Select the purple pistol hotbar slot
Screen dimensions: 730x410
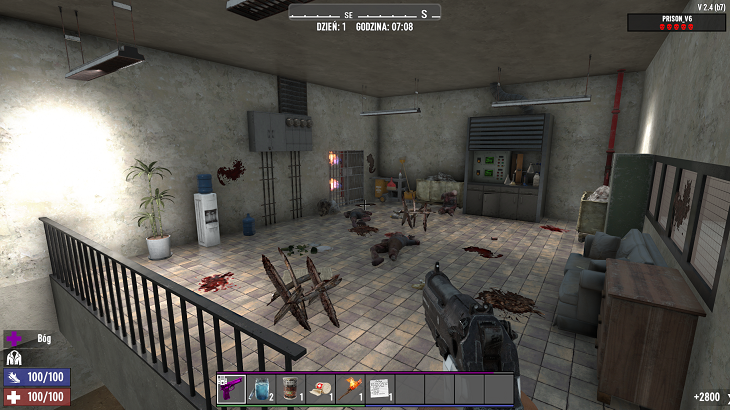pos(231,388)
